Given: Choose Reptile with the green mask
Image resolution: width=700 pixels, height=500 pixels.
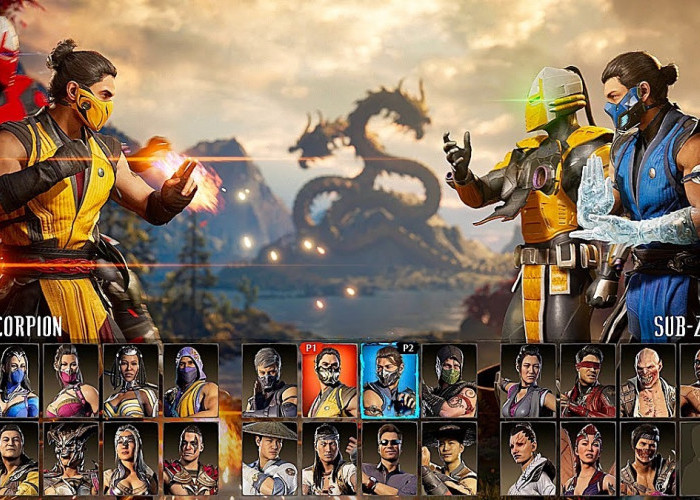Looking at the screenshot, I should [449, 381].
